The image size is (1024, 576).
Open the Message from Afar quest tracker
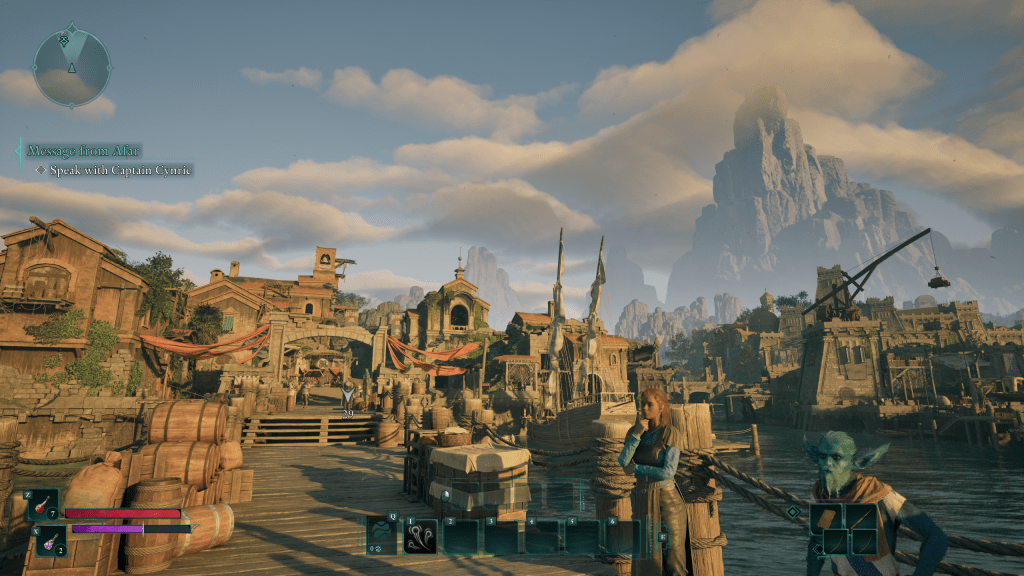click(x=84, y=151)
